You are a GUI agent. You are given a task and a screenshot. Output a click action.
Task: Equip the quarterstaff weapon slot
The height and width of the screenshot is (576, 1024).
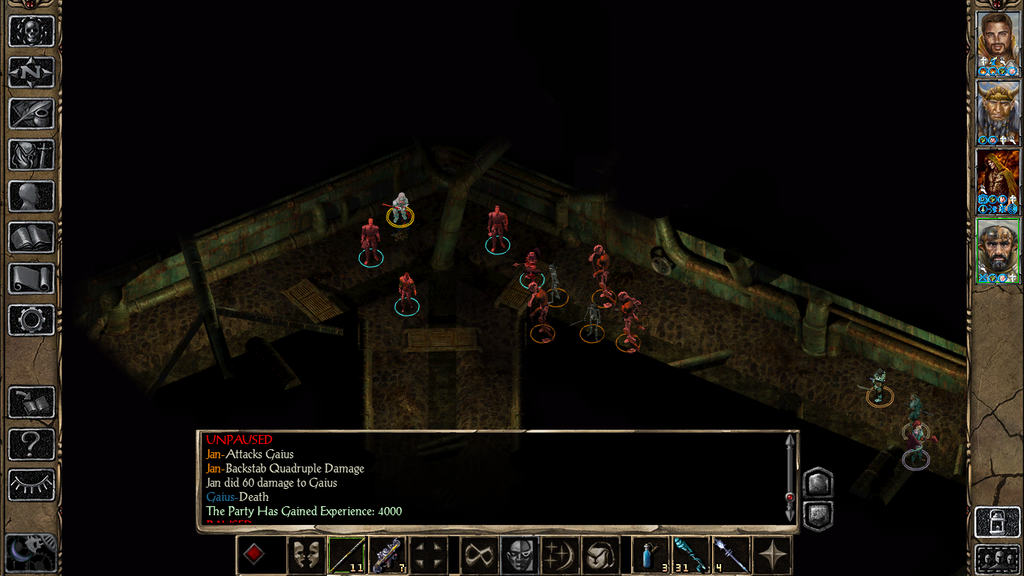(x=346, y=555)
